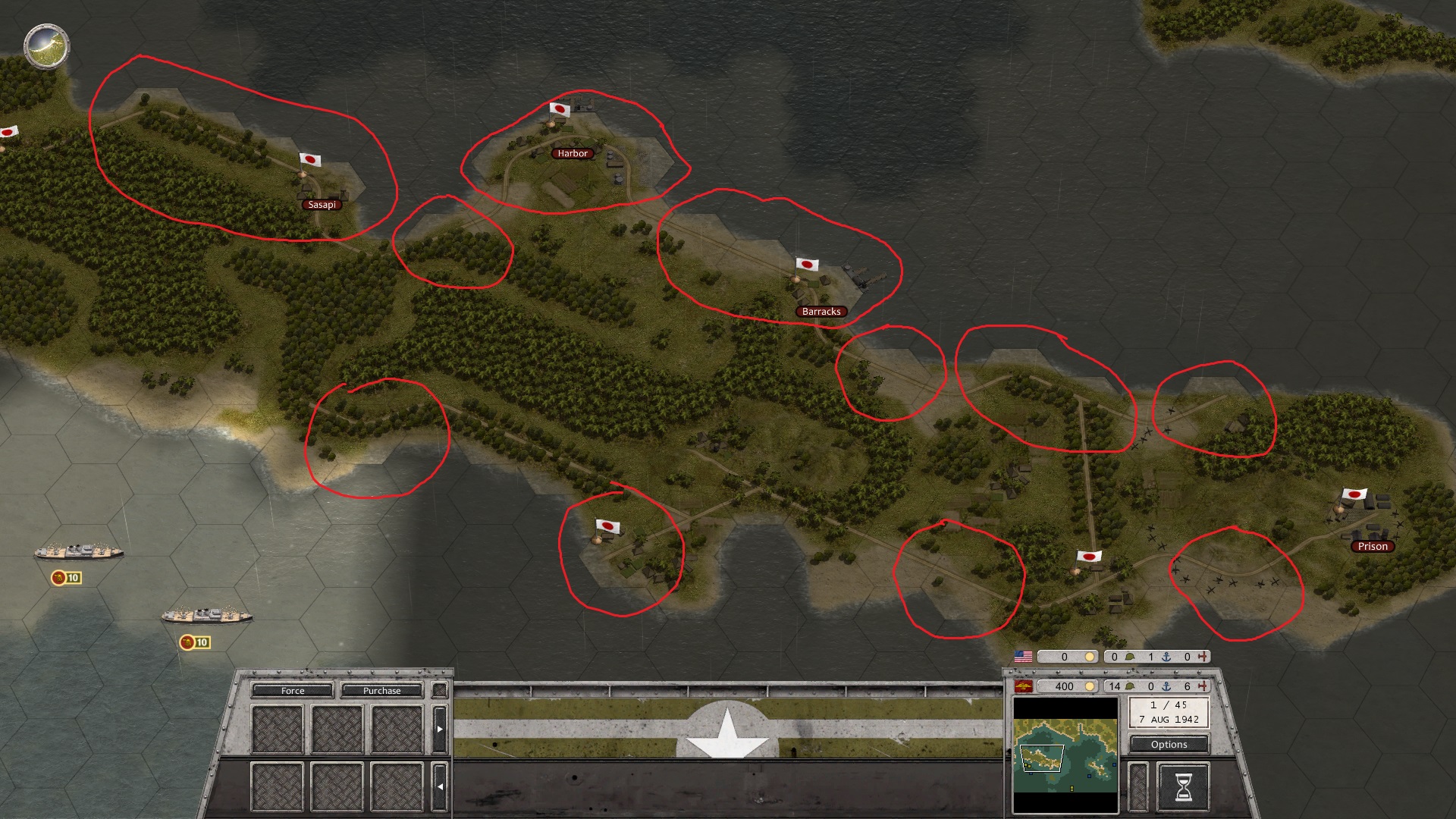Click the American flag faction icon

click(x=1024, y=655)
